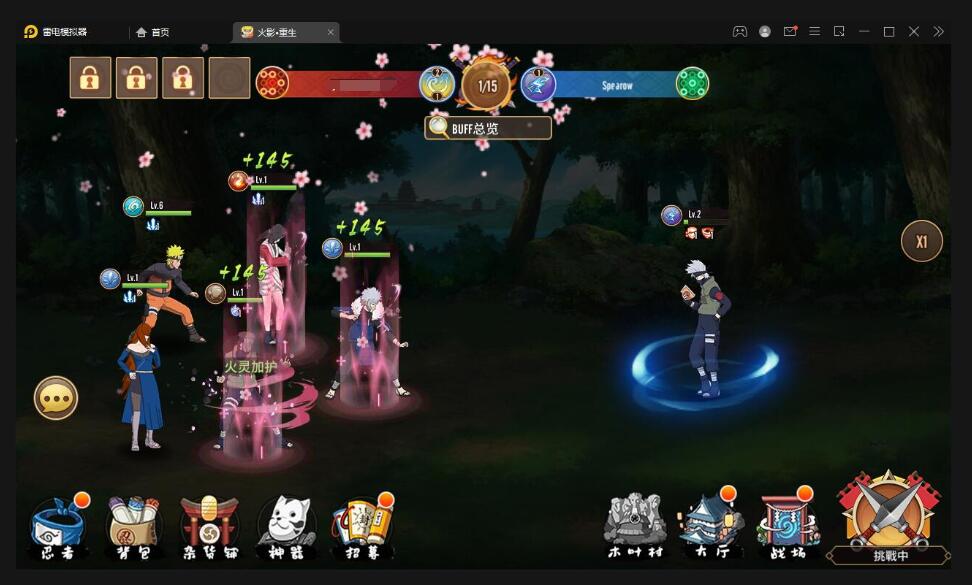Open the 神器 artifact mask menu

click(x=286, y=527)
